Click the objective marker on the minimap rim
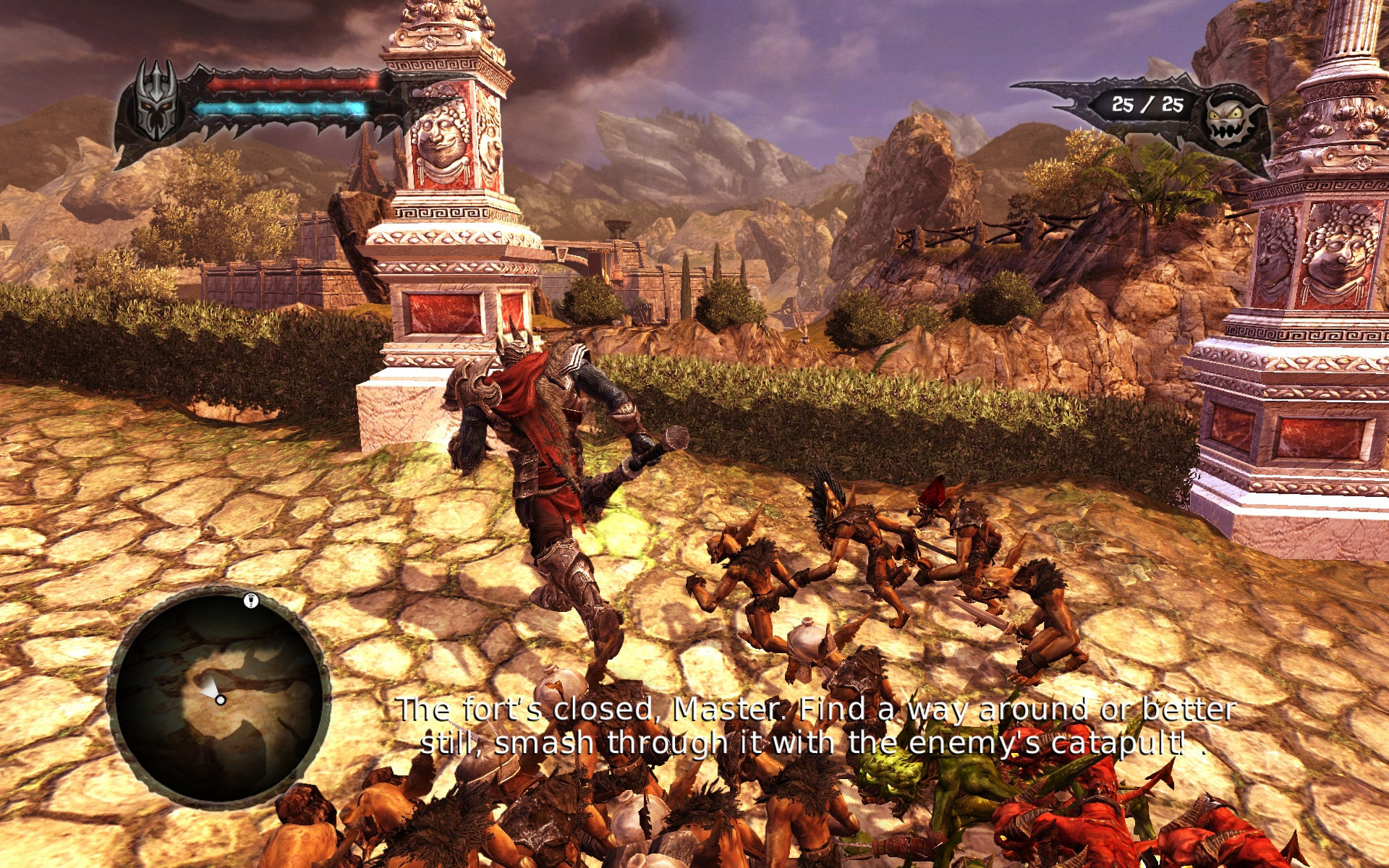The width and height of the screenshot is (1389, 868). (251, 600)
